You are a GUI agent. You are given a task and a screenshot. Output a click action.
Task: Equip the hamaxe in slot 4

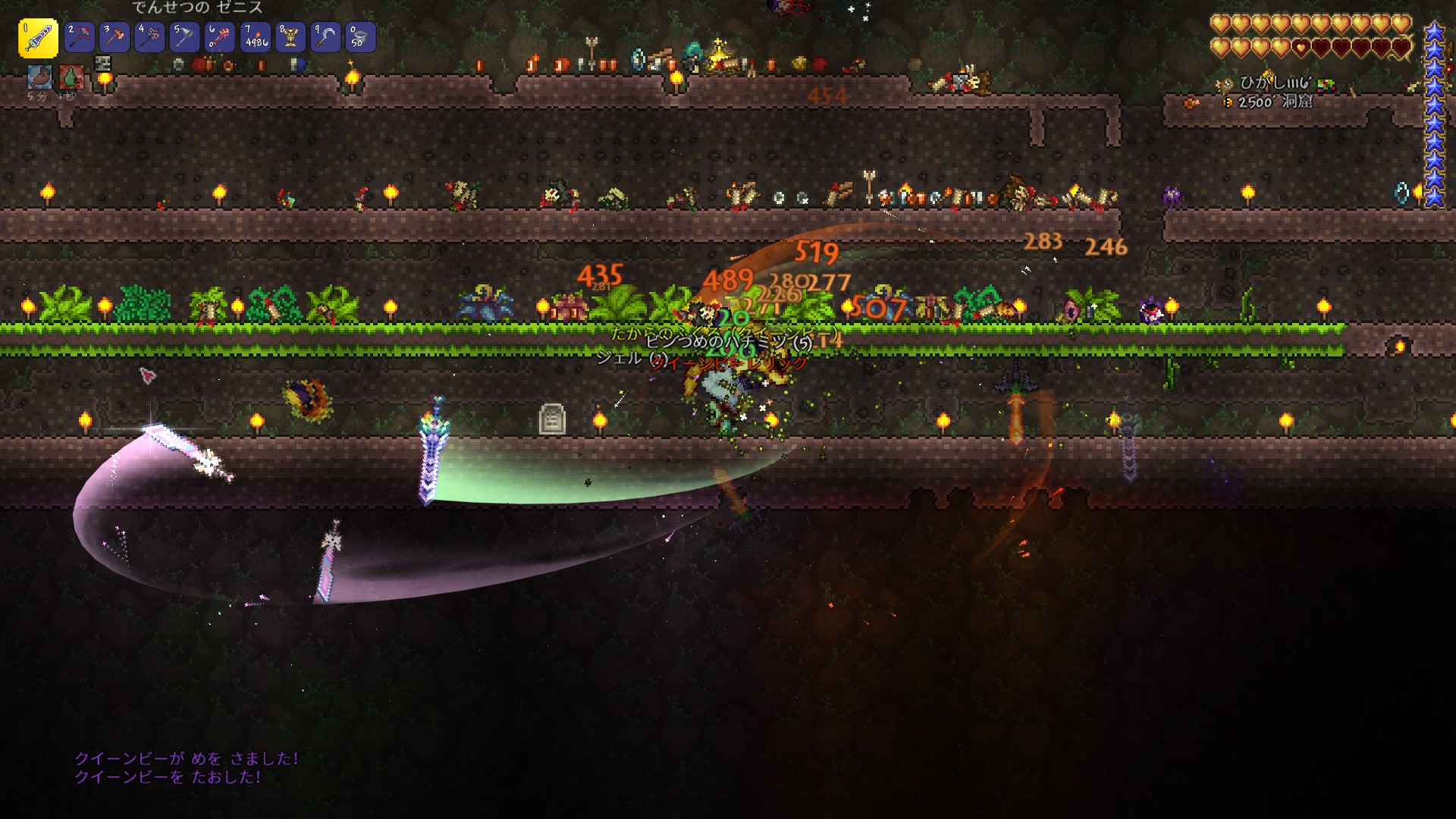coord(149,37)
